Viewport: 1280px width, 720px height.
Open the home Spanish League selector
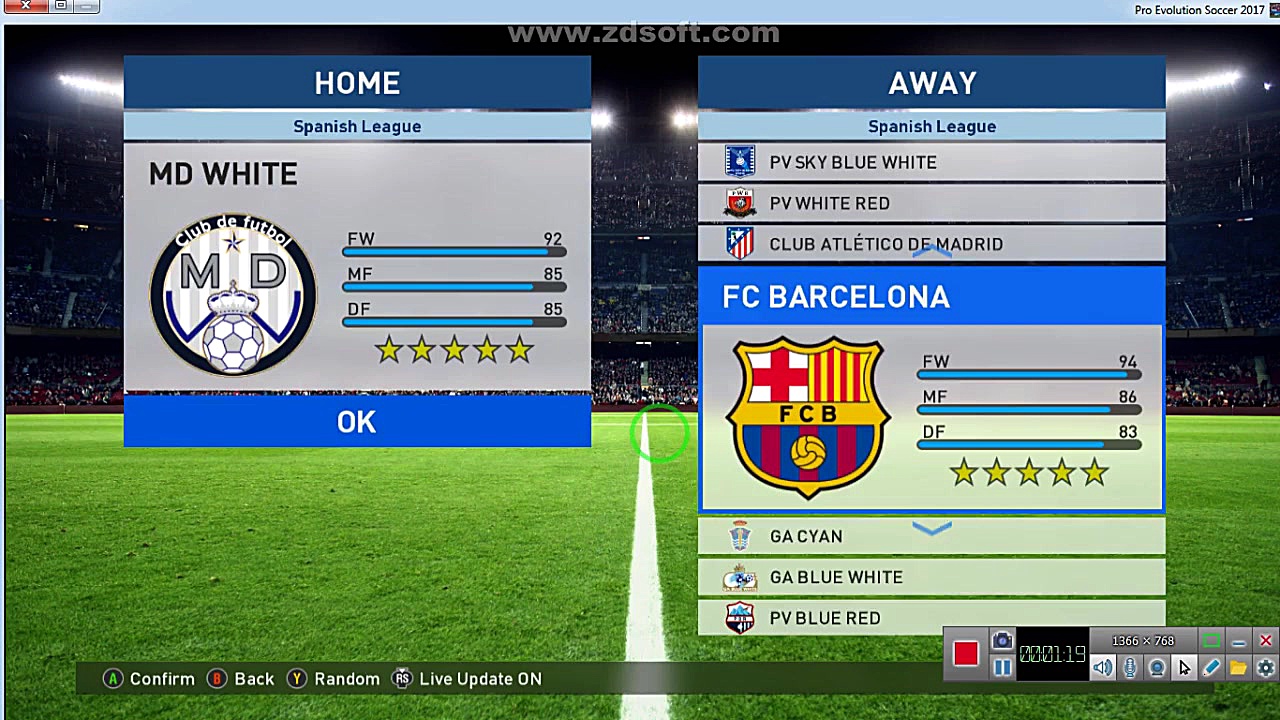coord(357,126)
